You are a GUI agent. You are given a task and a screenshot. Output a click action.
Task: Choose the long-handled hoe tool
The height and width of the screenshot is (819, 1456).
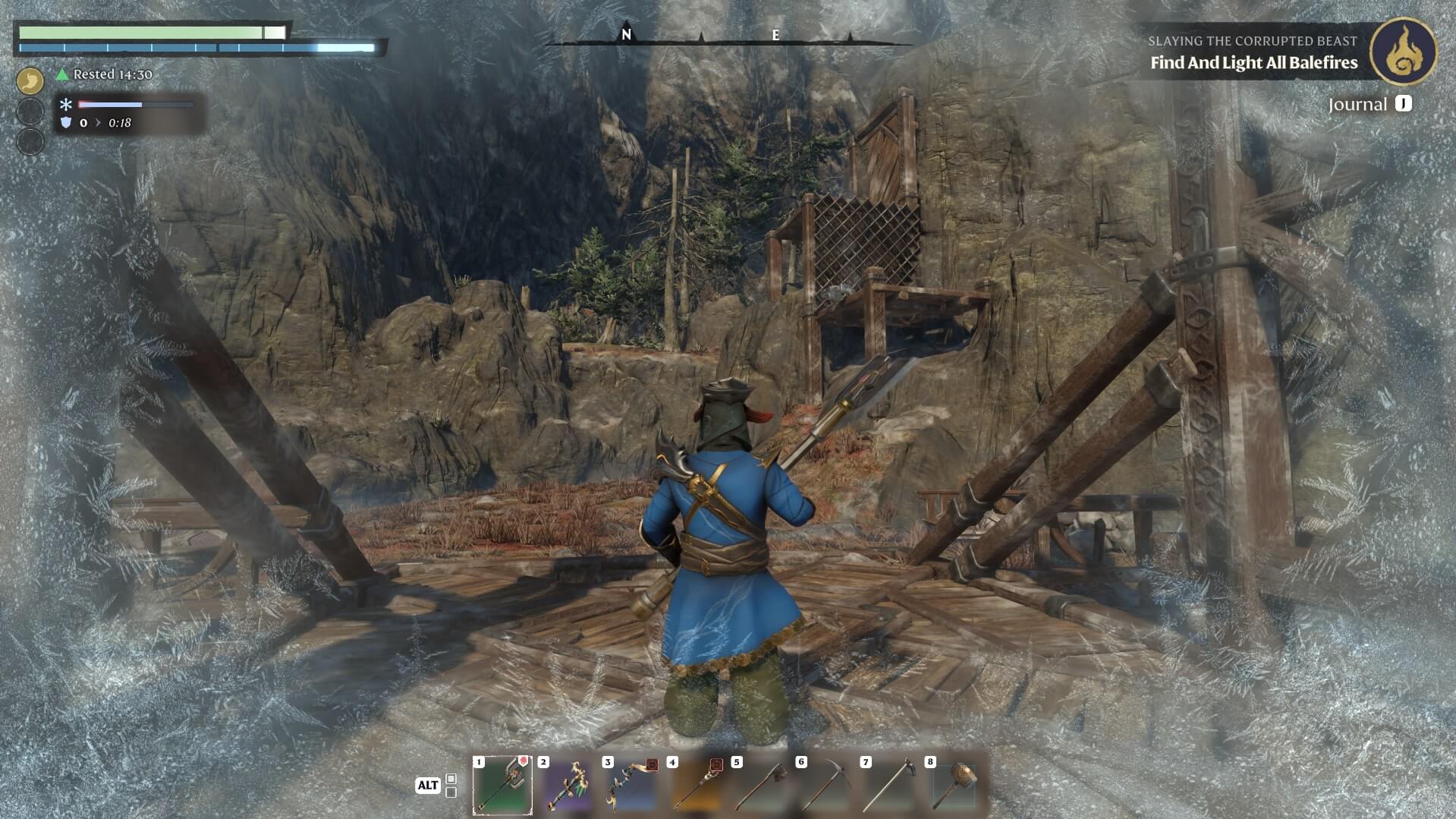(x=890, y=786)
